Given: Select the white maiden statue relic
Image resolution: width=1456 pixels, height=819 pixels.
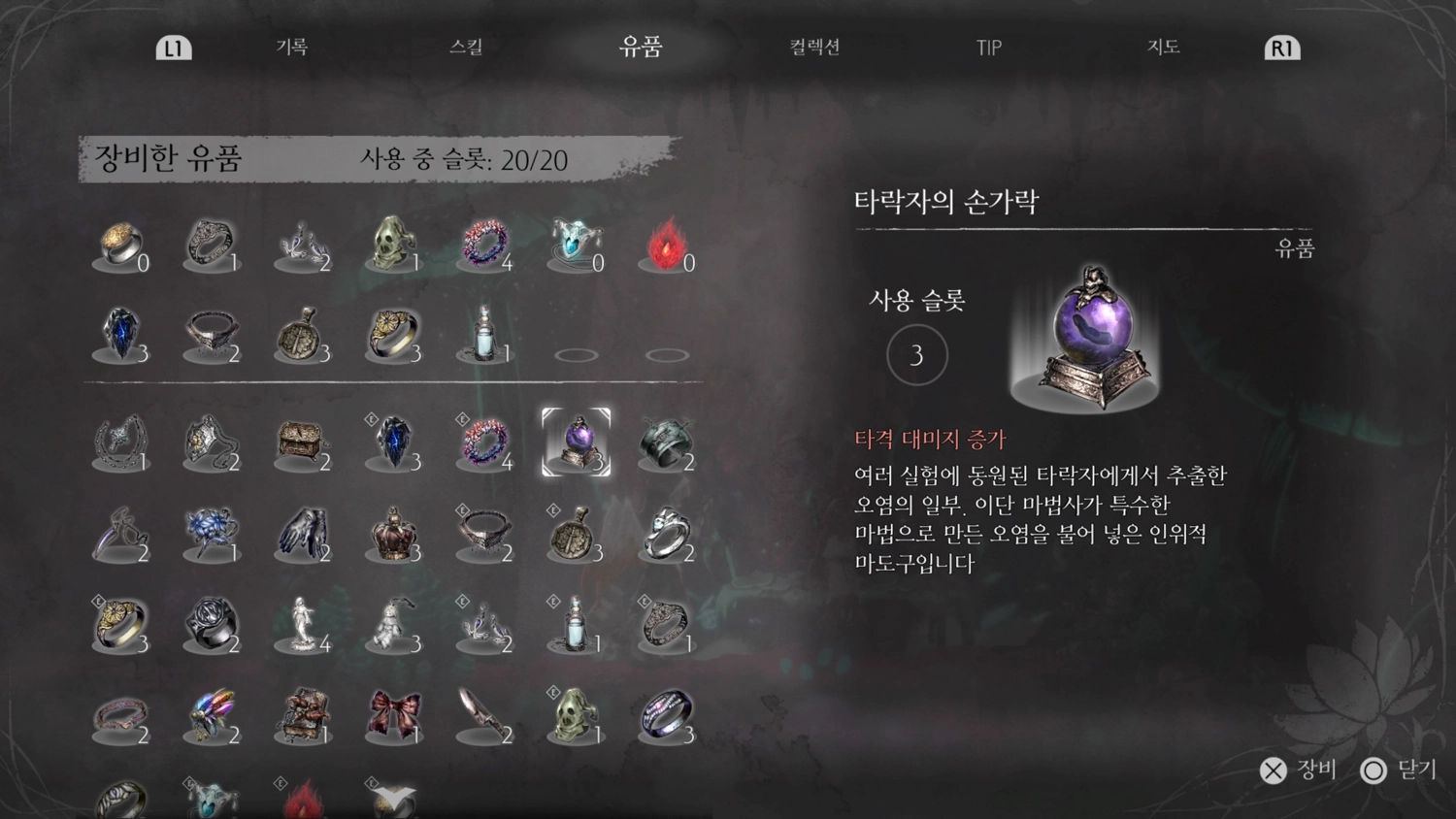Looking at the screenshot, I should (x=303, y=623).
